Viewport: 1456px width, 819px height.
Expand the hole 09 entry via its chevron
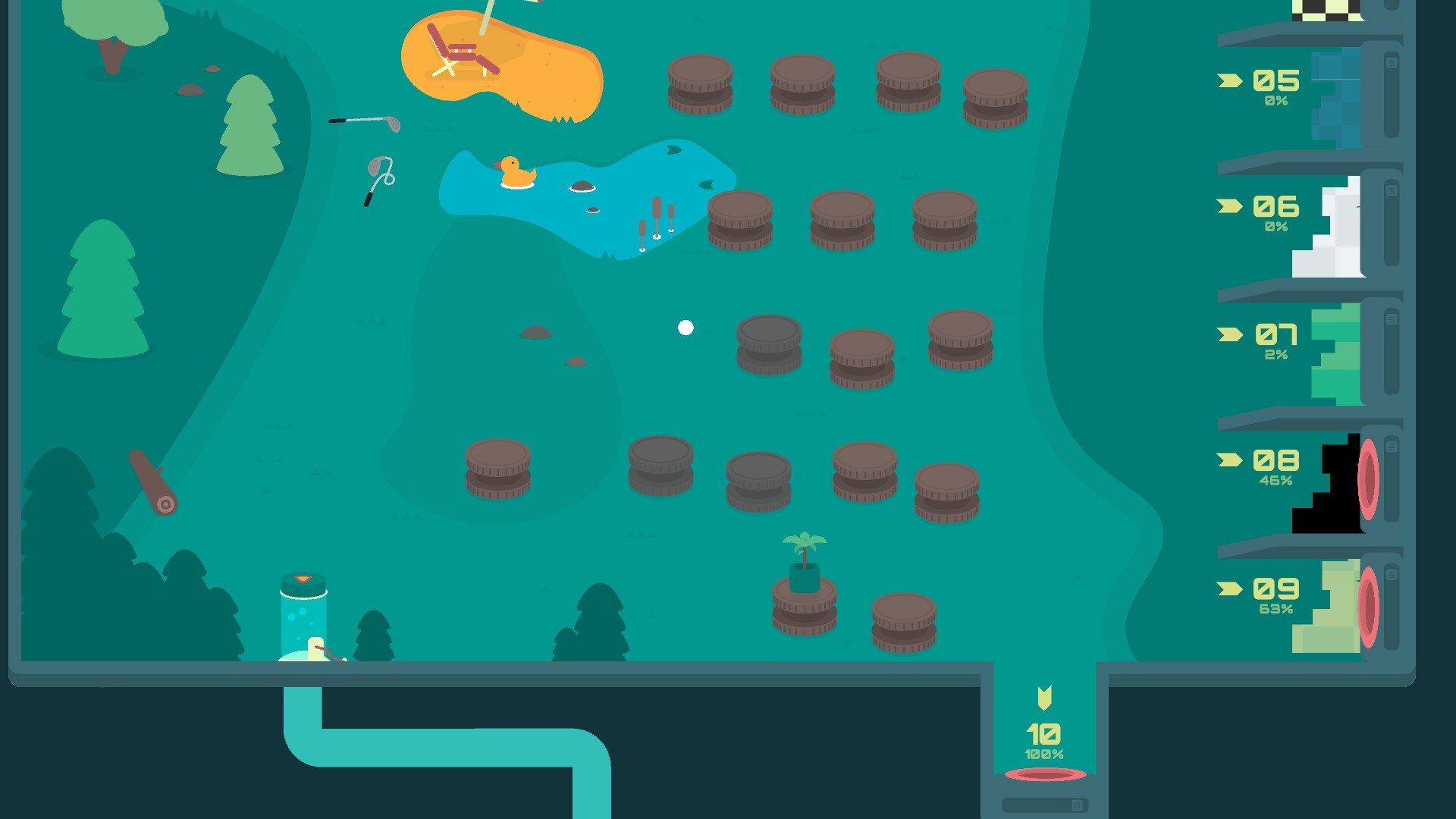[x=1229, y=589]
